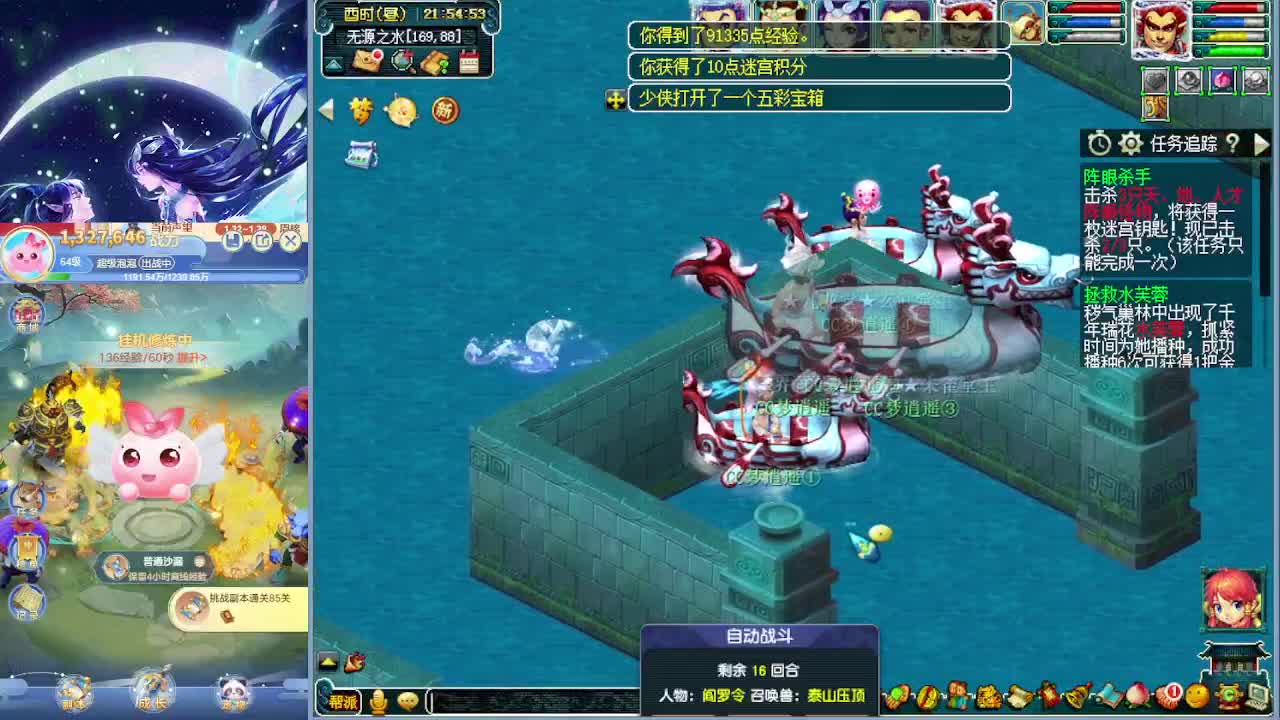Click the computer icon at the toolbar's right end
This screenshot has height=720, width=1280.
(1257, 696)
